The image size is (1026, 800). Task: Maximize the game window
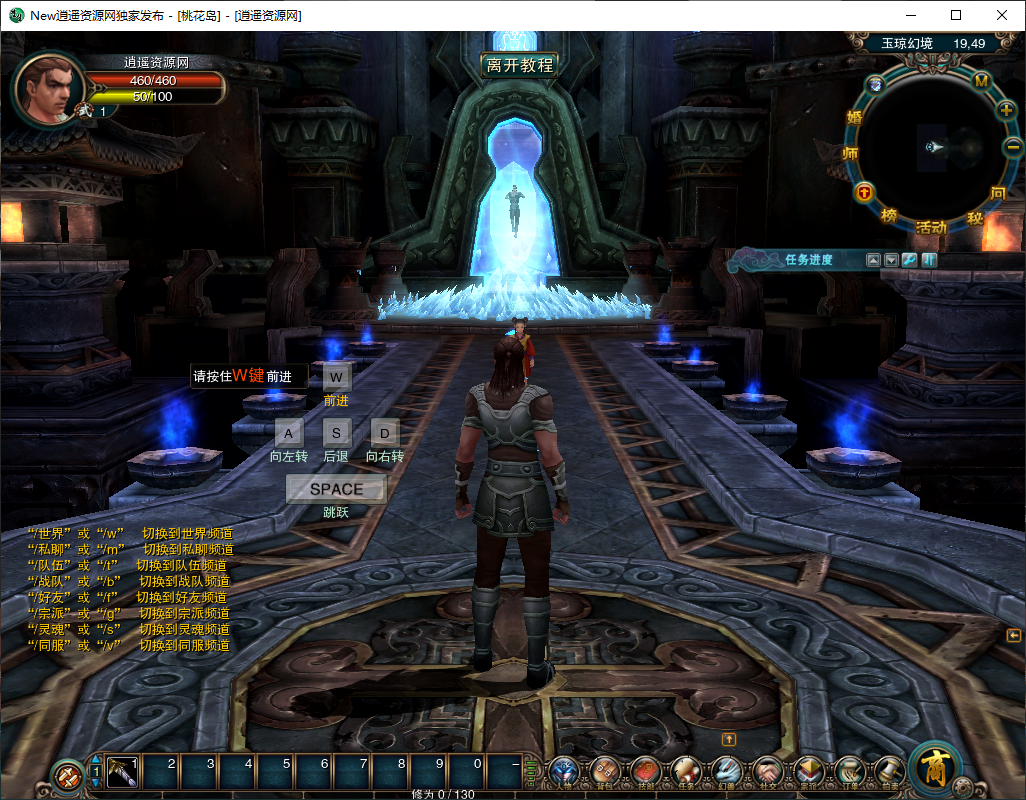956,15
